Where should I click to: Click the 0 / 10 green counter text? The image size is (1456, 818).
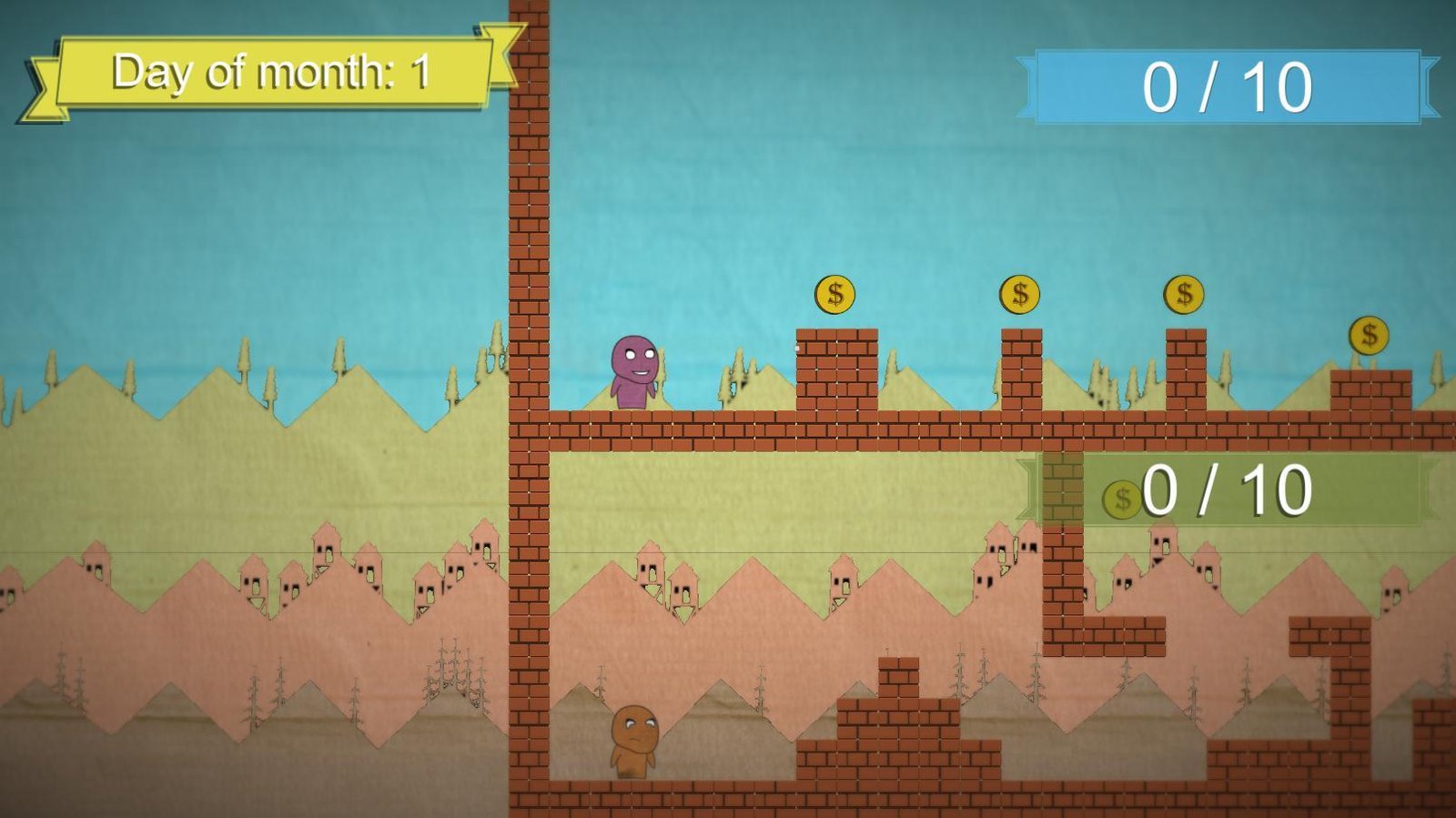tap(1224, 493)
